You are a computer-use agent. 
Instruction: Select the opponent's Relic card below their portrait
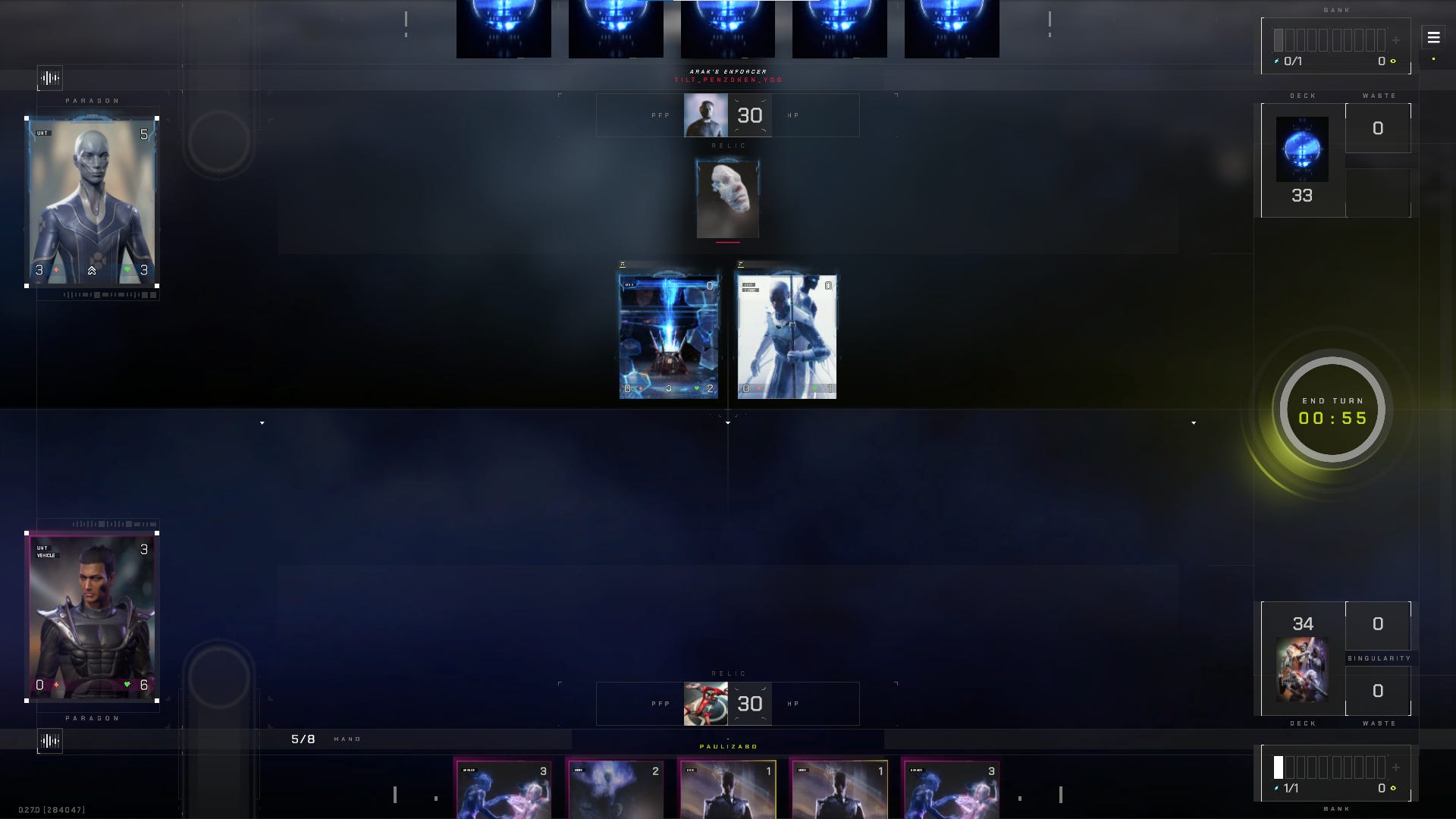pos(726,197)
